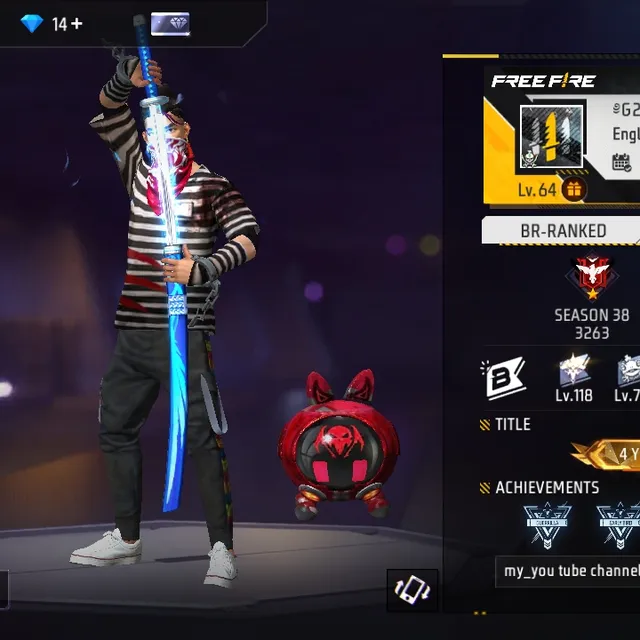View the golden 4 Y title badge

click(612, 454)
